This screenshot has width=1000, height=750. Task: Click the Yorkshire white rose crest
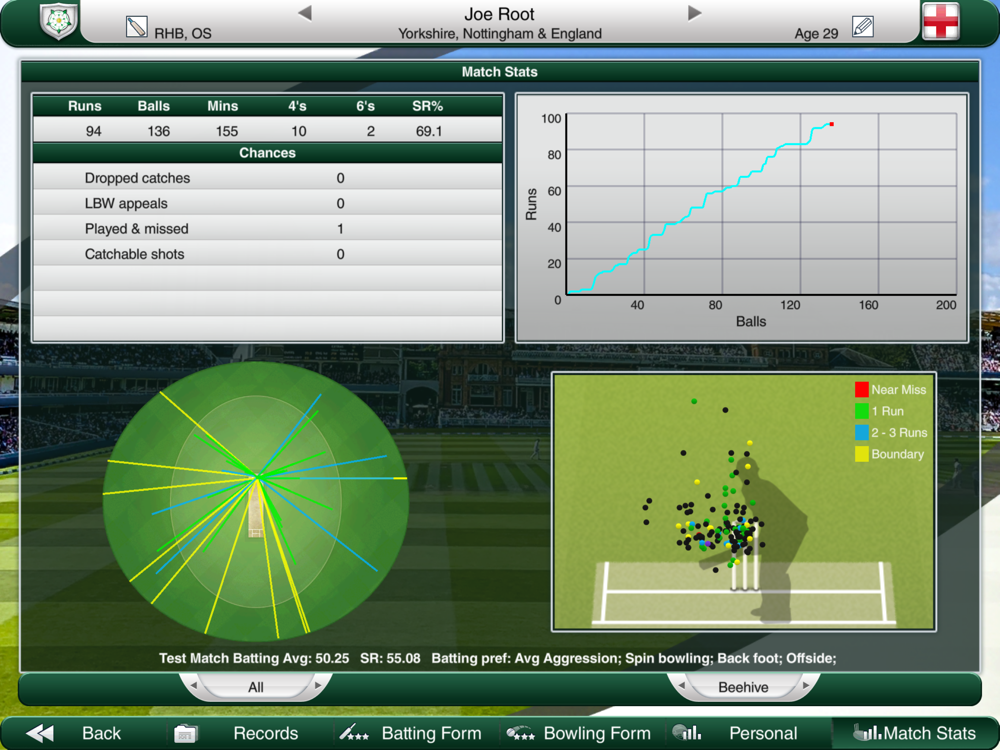coord(58,22)
